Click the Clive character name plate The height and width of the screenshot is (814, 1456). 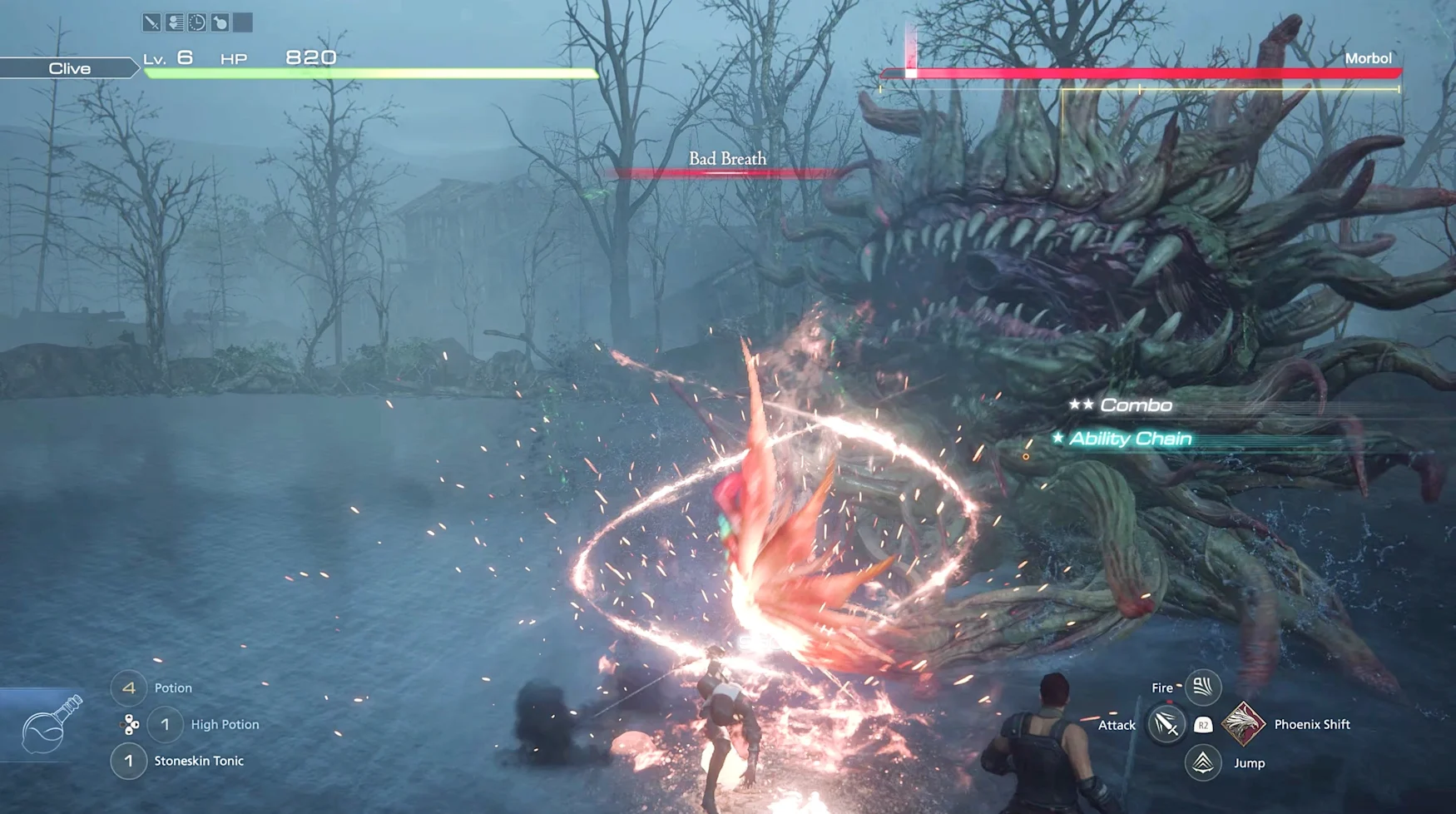point(69,68)
